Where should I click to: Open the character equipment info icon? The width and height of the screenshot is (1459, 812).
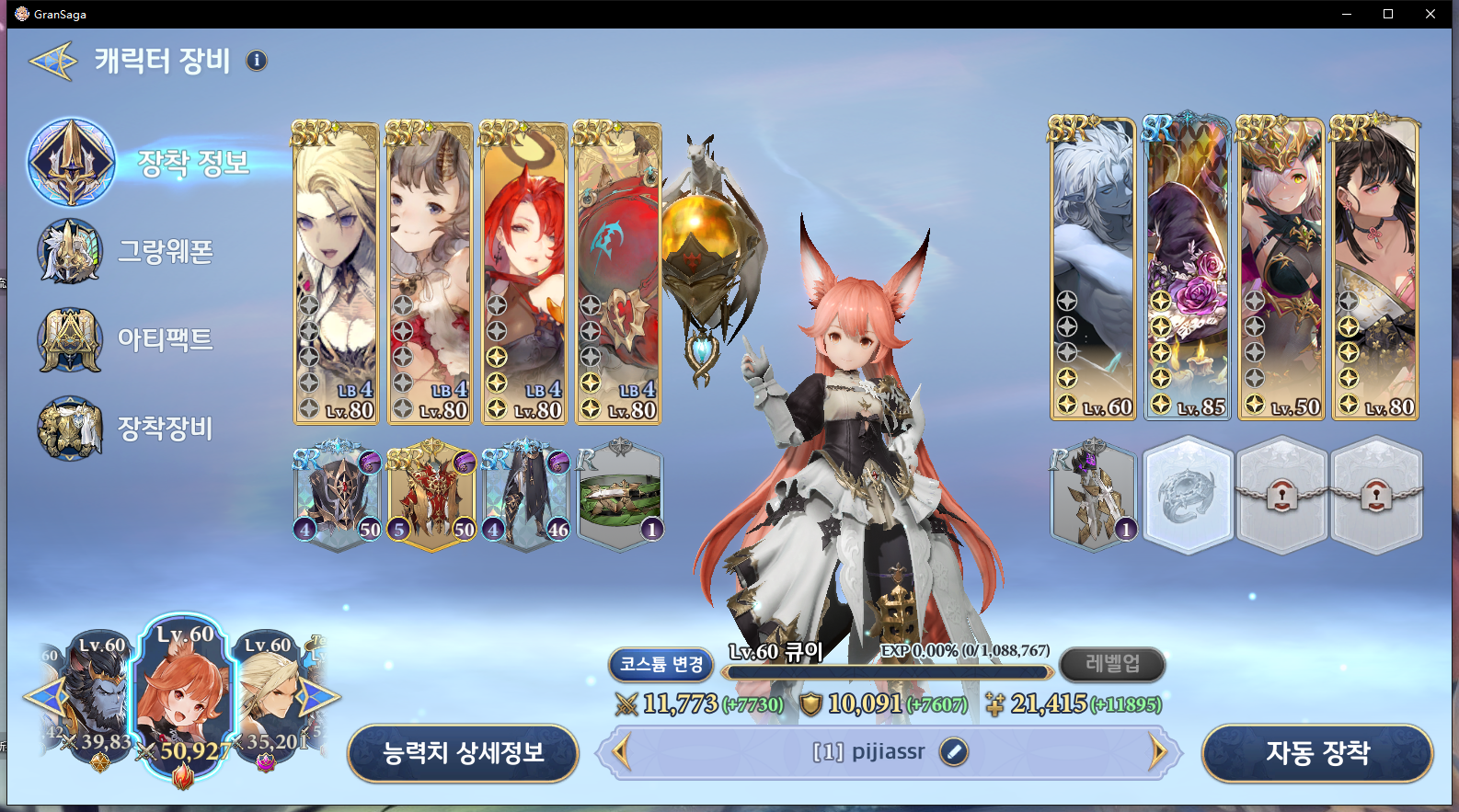point(257,61)
